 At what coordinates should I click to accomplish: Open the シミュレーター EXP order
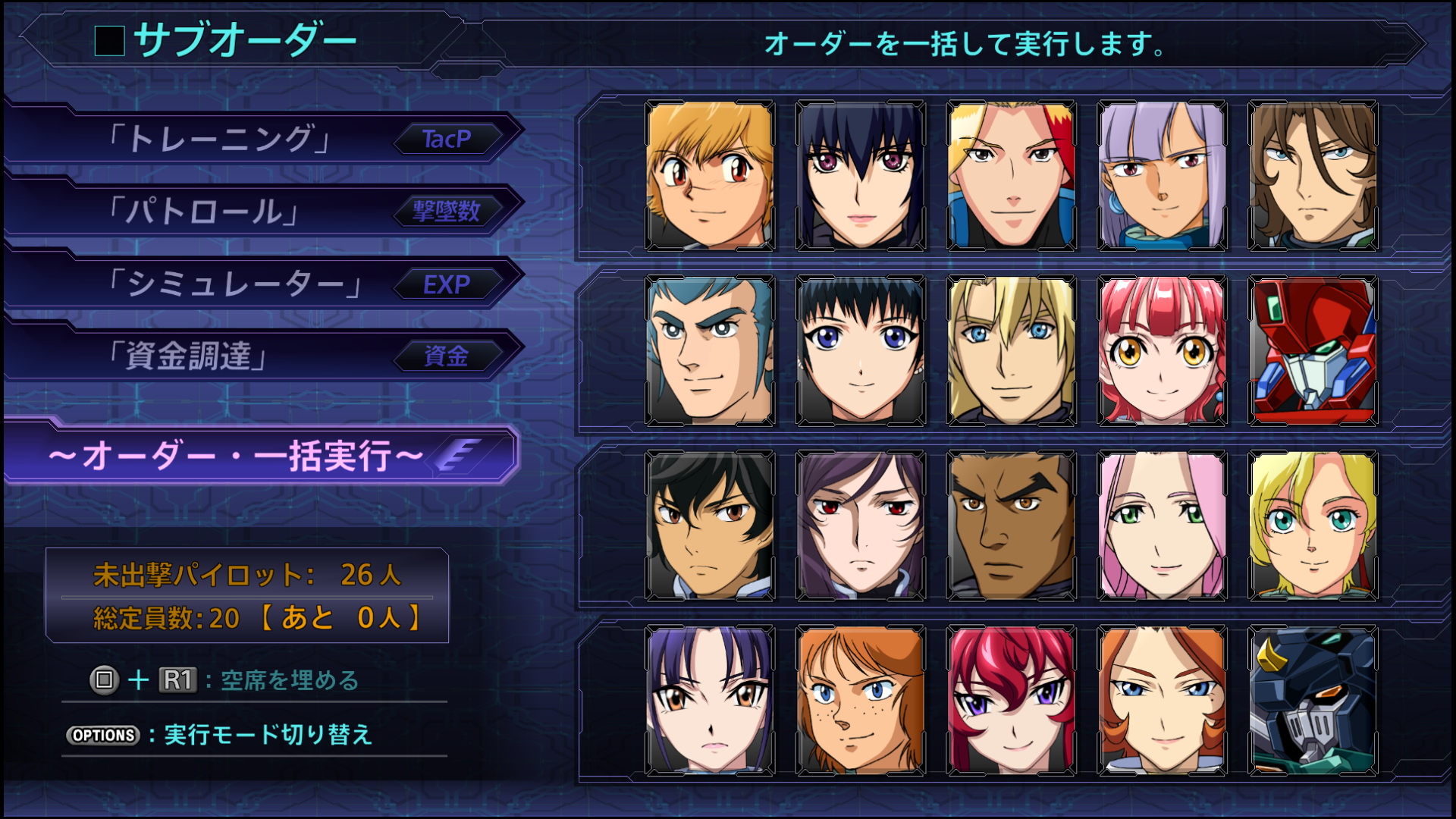pyautogui.click(x=262, y=284)
